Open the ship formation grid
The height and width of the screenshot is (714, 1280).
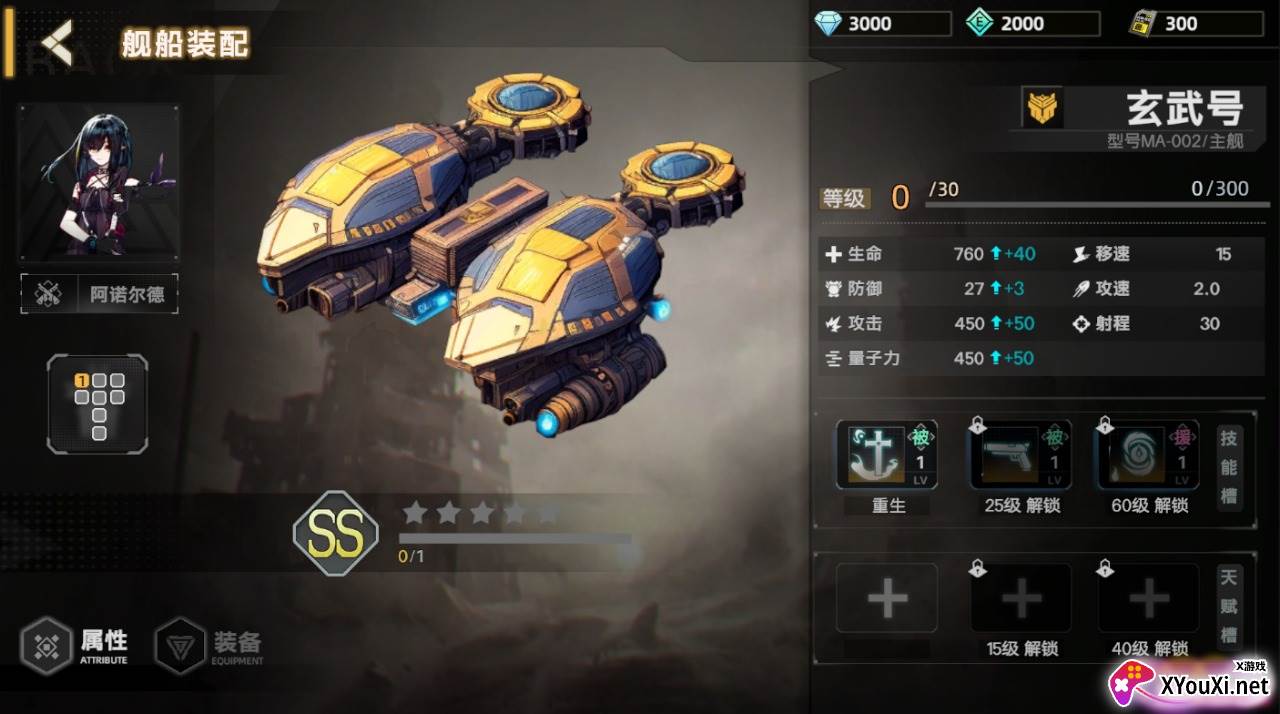[98, 403]
